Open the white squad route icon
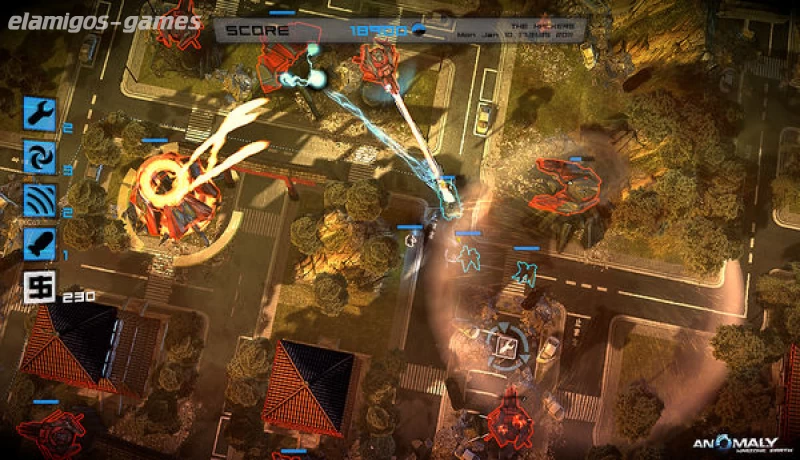The height and width of the screenshot is (460, 800). click(40, 288)
